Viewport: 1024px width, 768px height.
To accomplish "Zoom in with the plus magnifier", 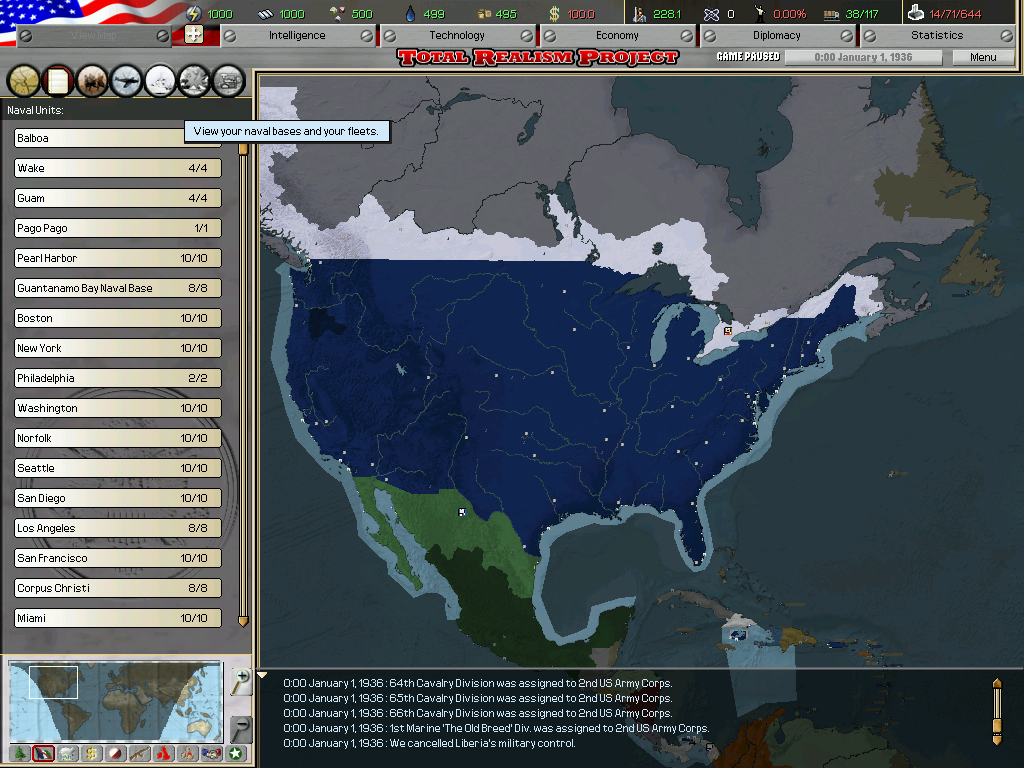I will click(x=241, y=682).
